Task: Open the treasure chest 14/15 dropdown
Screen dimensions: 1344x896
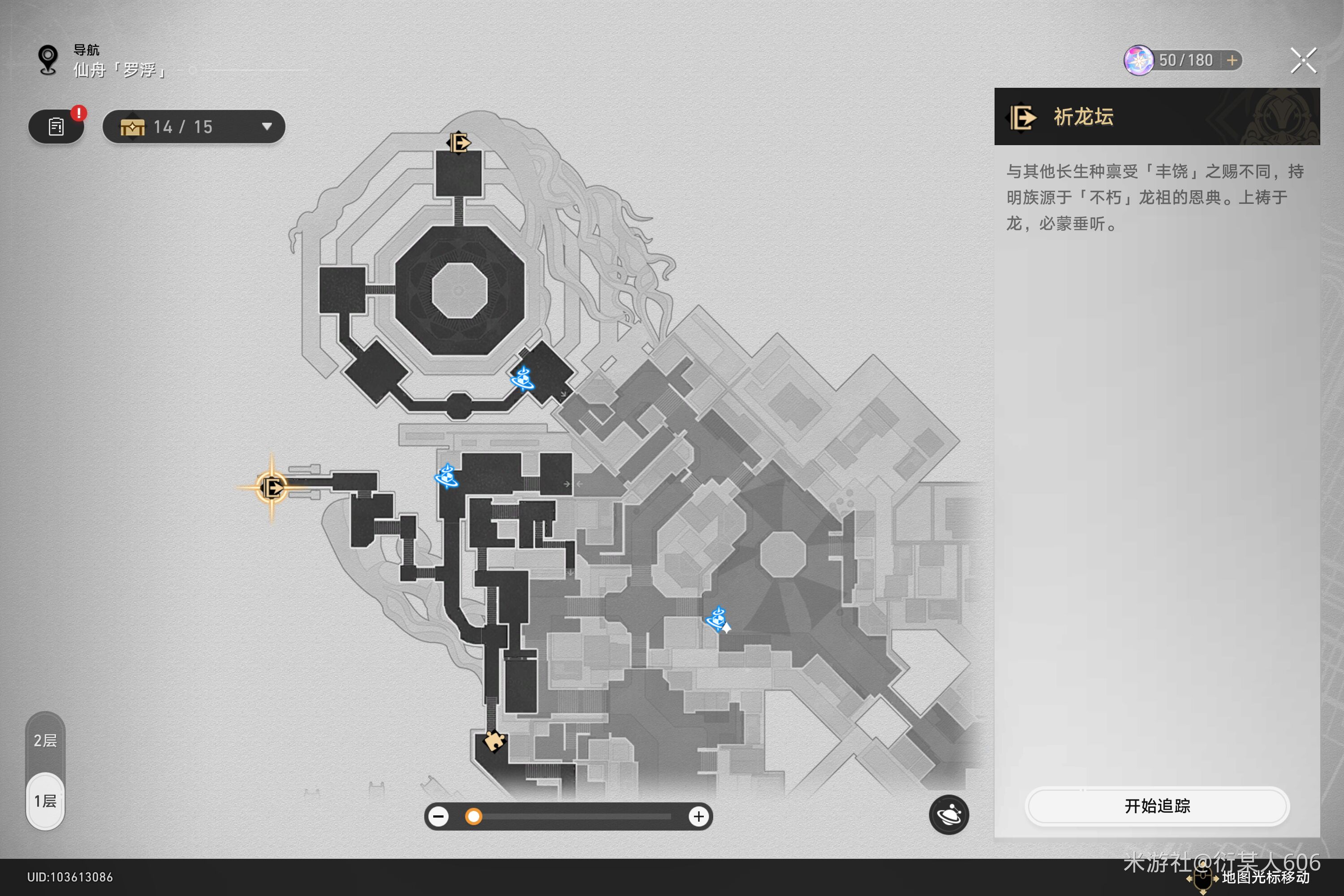Action: click(x=194, y=127)
